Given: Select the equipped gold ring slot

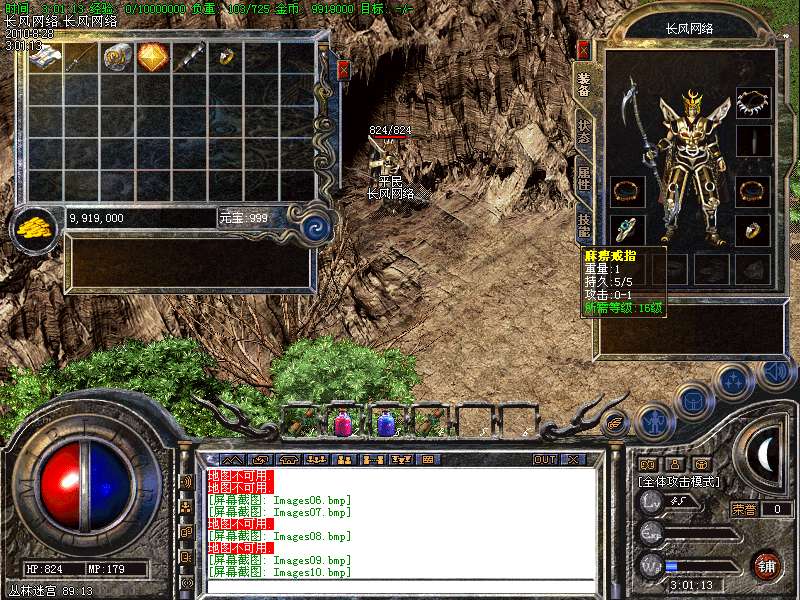Looking at the screenshot, I should 753,230.
